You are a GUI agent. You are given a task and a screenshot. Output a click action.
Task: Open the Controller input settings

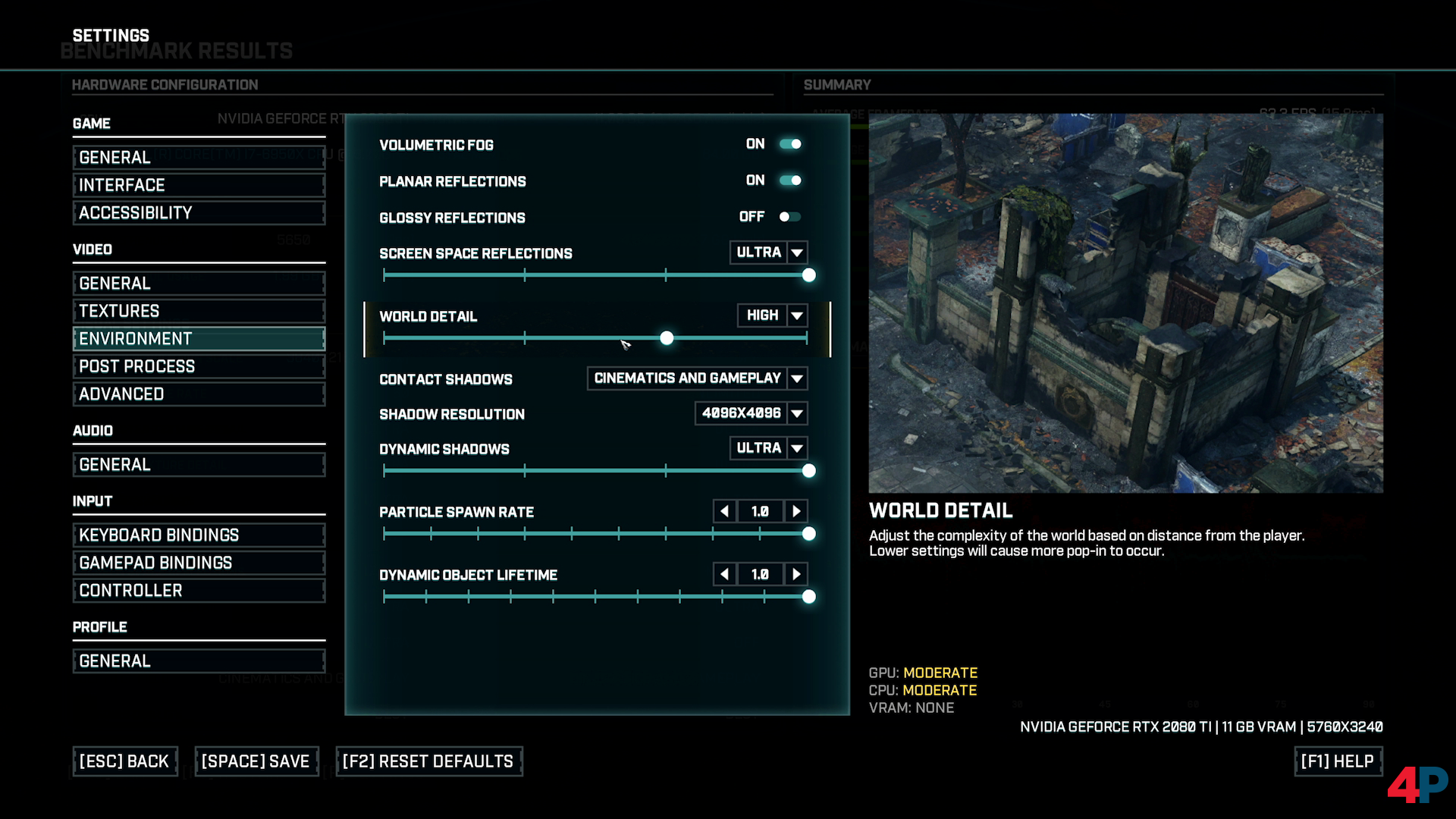click(199, 591)
